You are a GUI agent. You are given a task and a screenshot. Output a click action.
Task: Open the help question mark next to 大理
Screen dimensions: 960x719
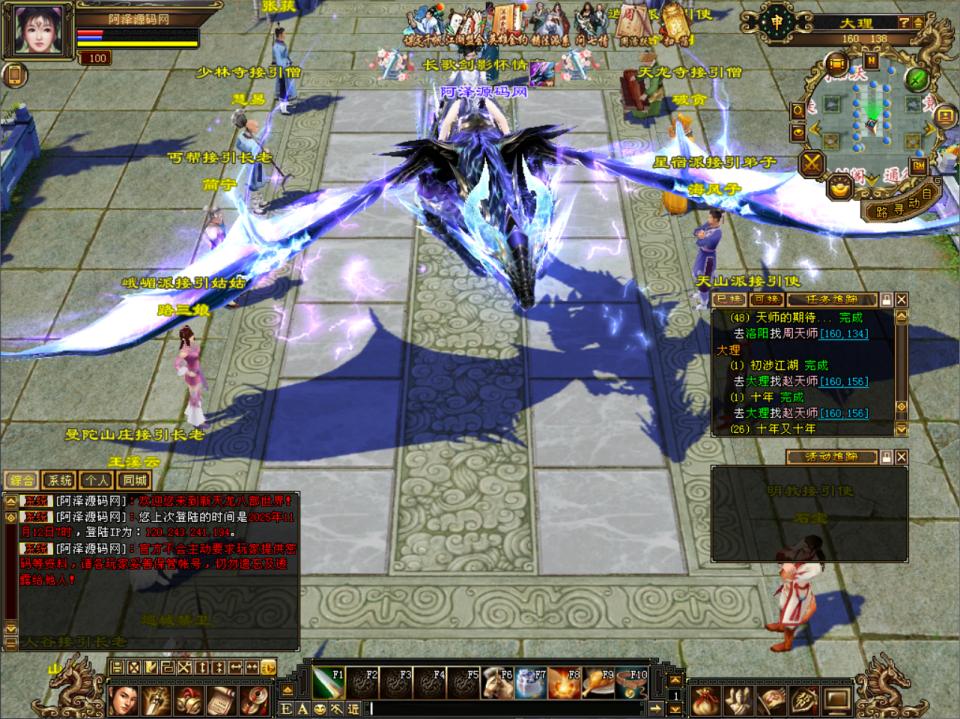903,22
